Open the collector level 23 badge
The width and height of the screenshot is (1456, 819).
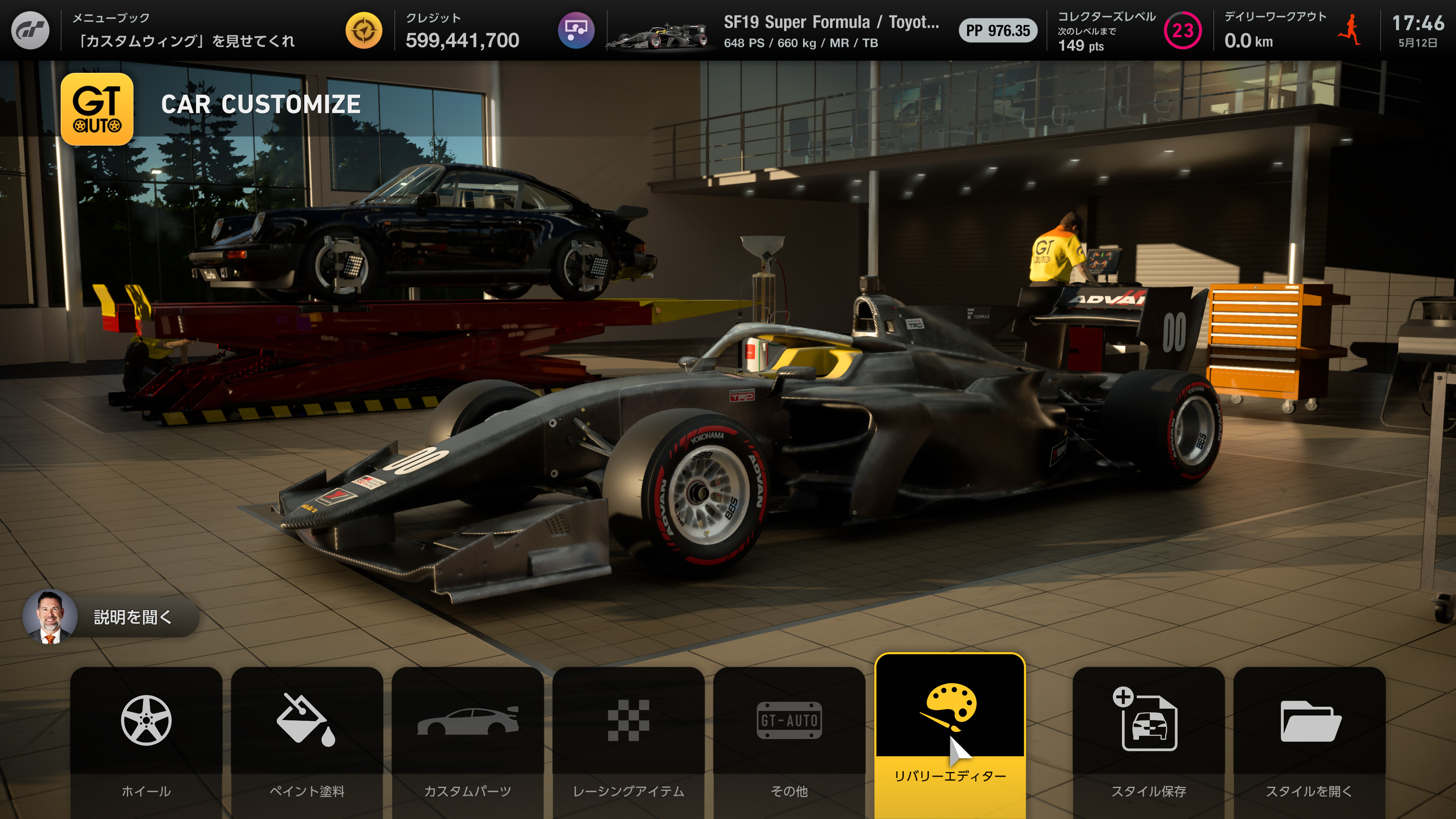[x=1182, y=30]
